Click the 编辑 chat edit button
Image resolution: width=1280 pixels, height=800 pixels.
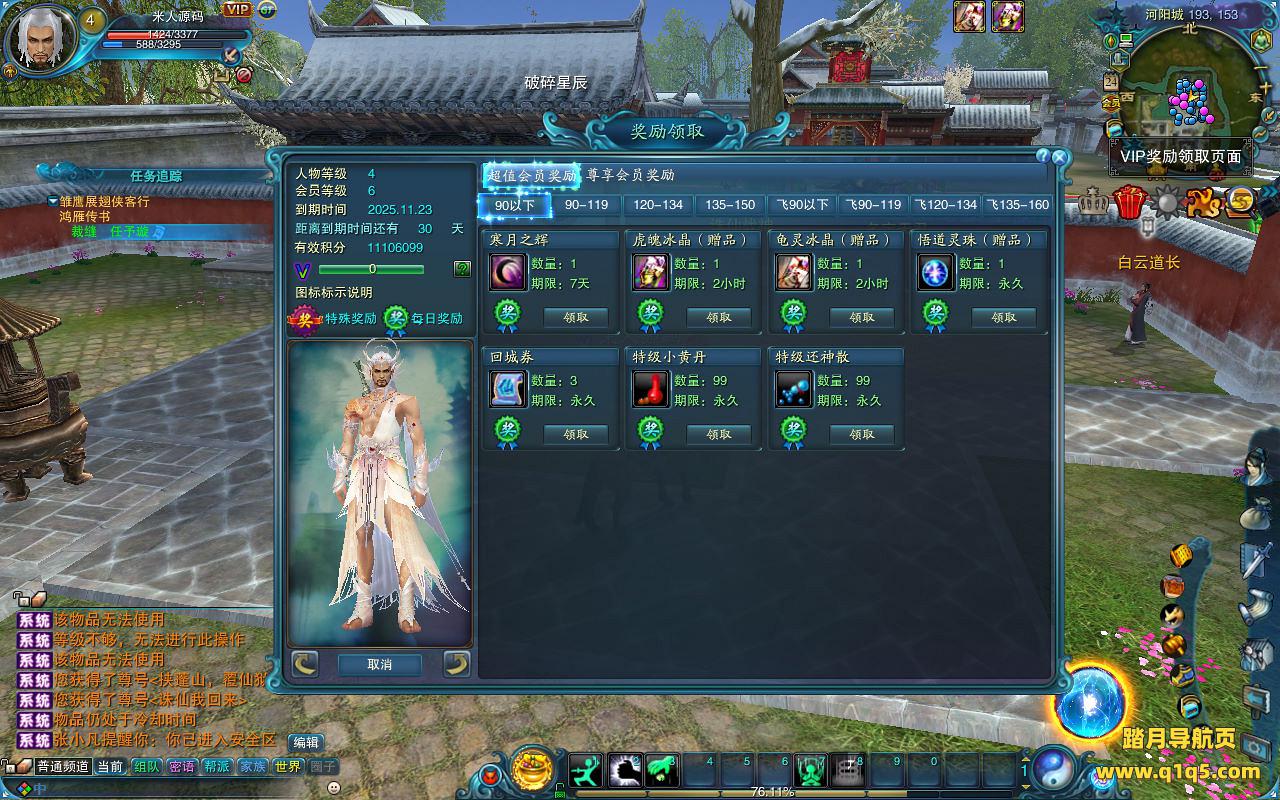(306, 742)
